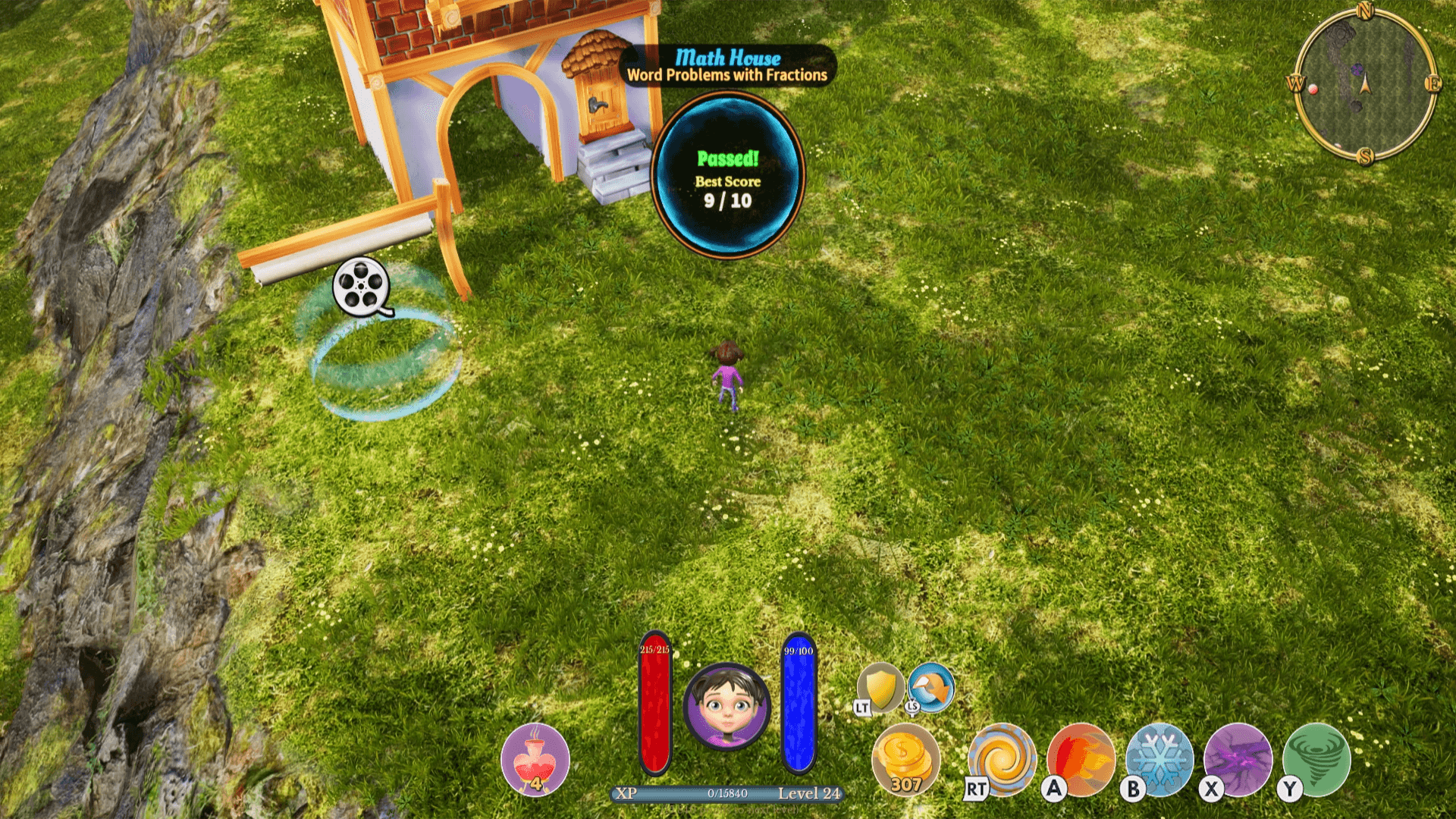Image resolution: width=1456 pixels, height=819 pixels.
Task: Select the swirl ability bound to RT
Action: [1003, 759]
